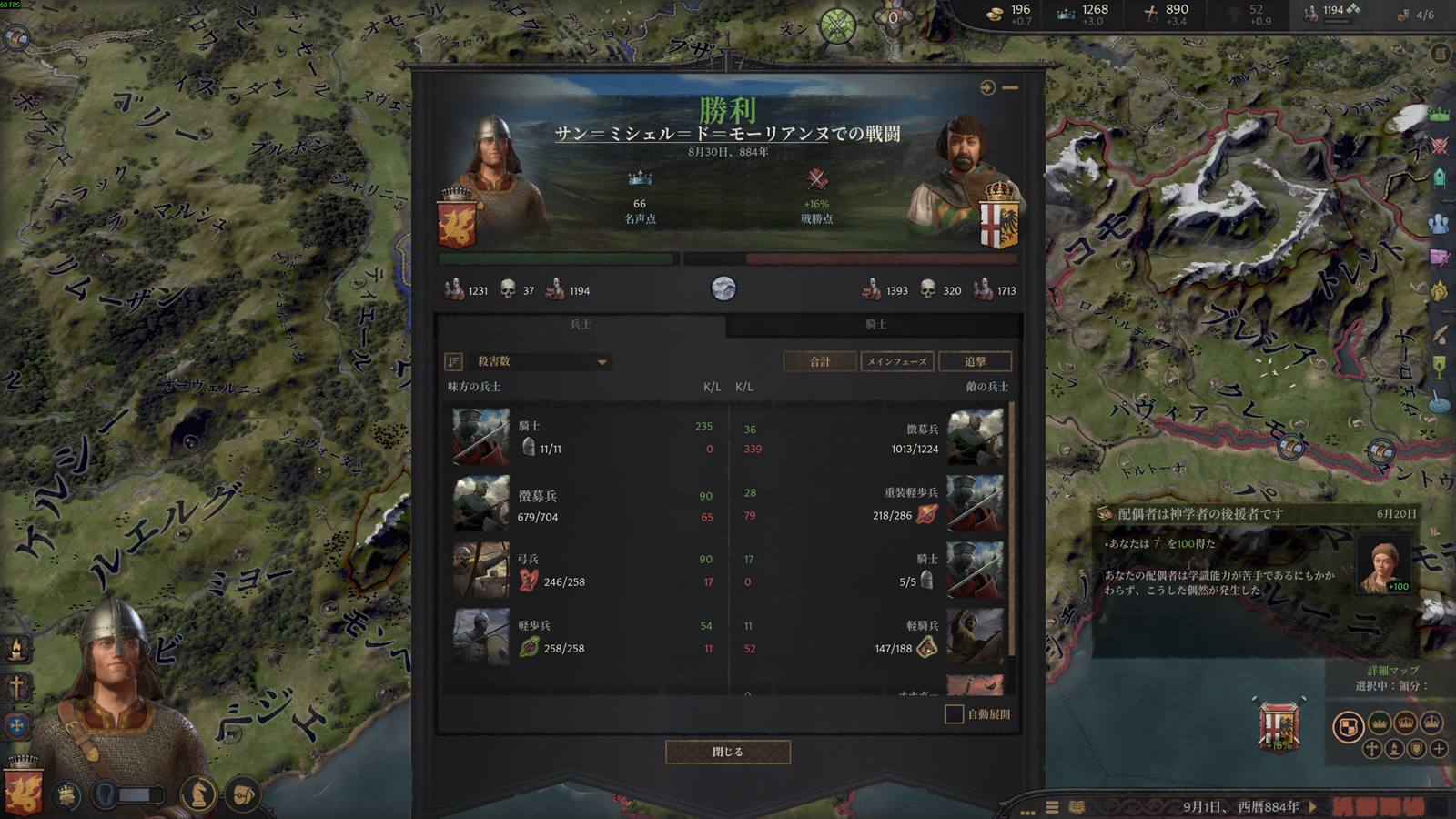Select the war shield icon showing +16%
The width and height of the screenshot is (1456, 819).
click(1279, 726)
